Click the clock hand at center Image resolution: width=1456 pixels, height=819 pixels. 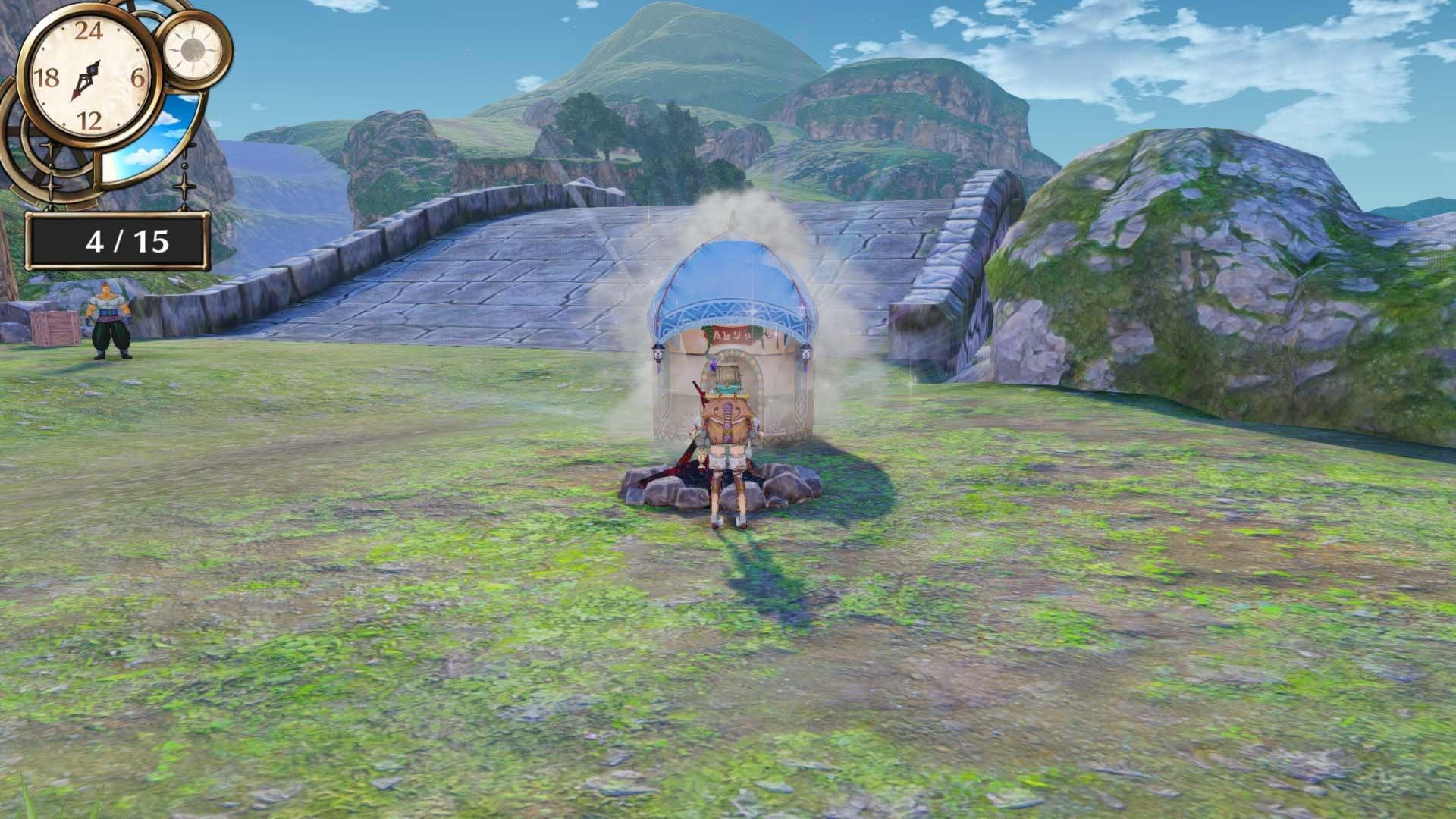(86, 76)
